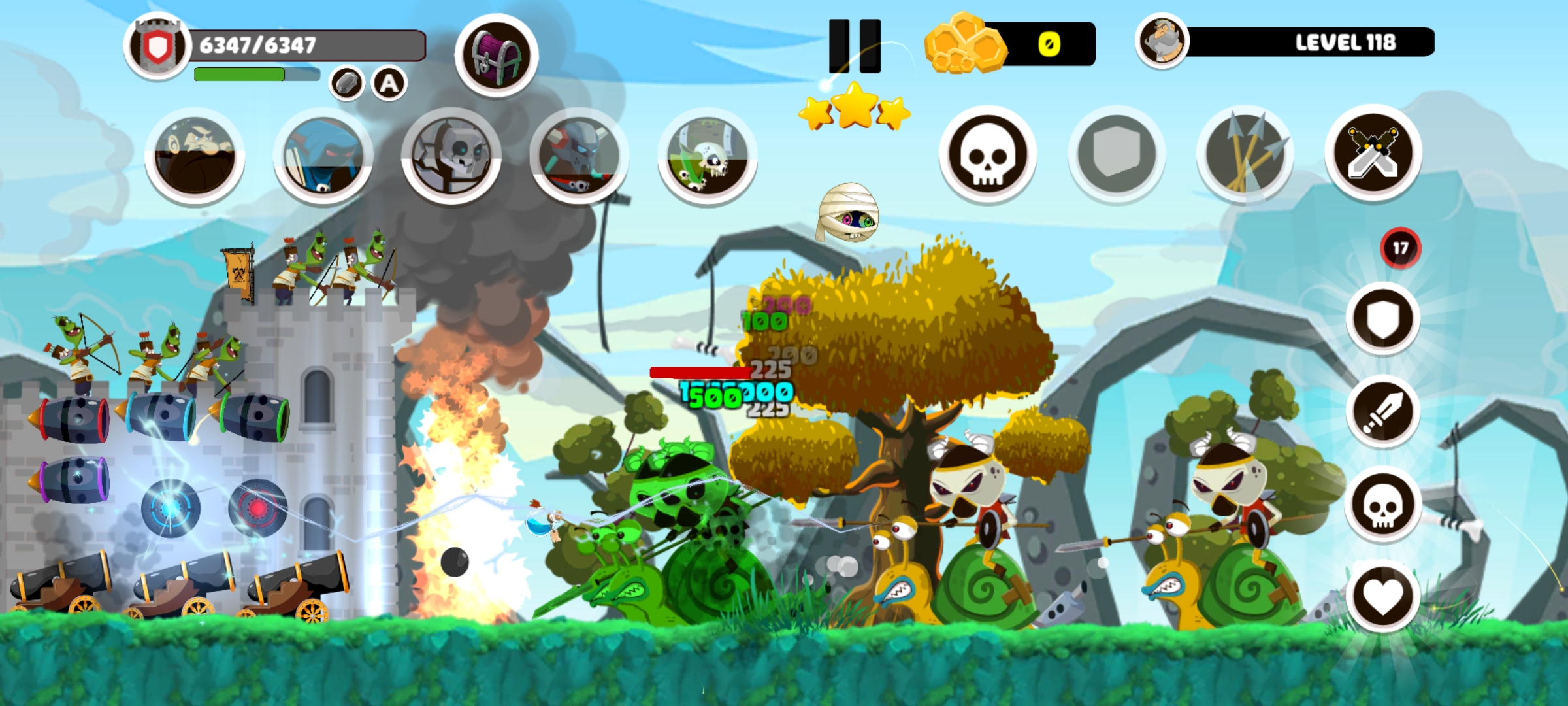
Task: Use the sword attack booster
Action: click(x=1382, y=412)
